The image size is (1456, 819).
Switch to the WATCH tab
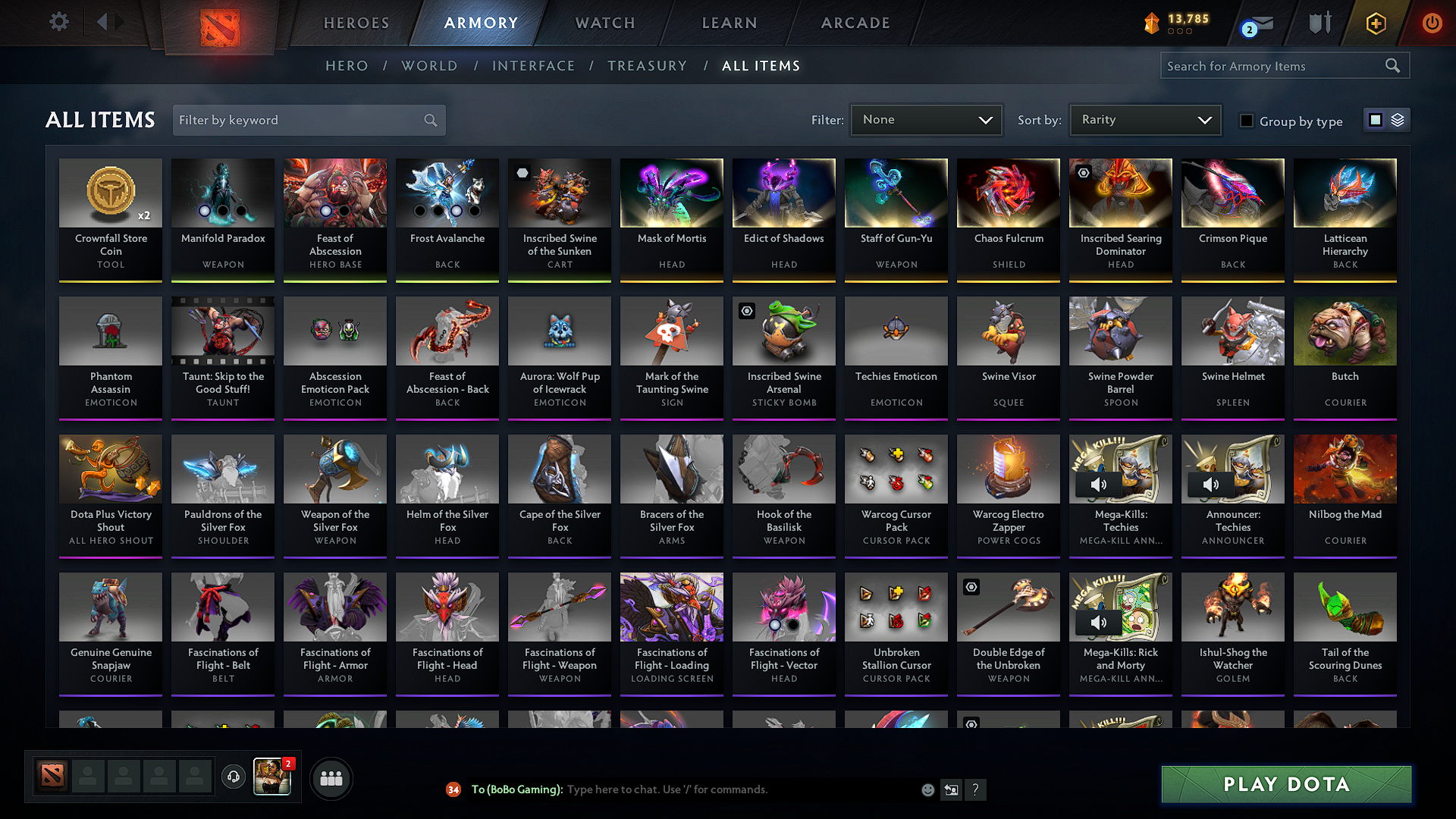tap(603, 23)
